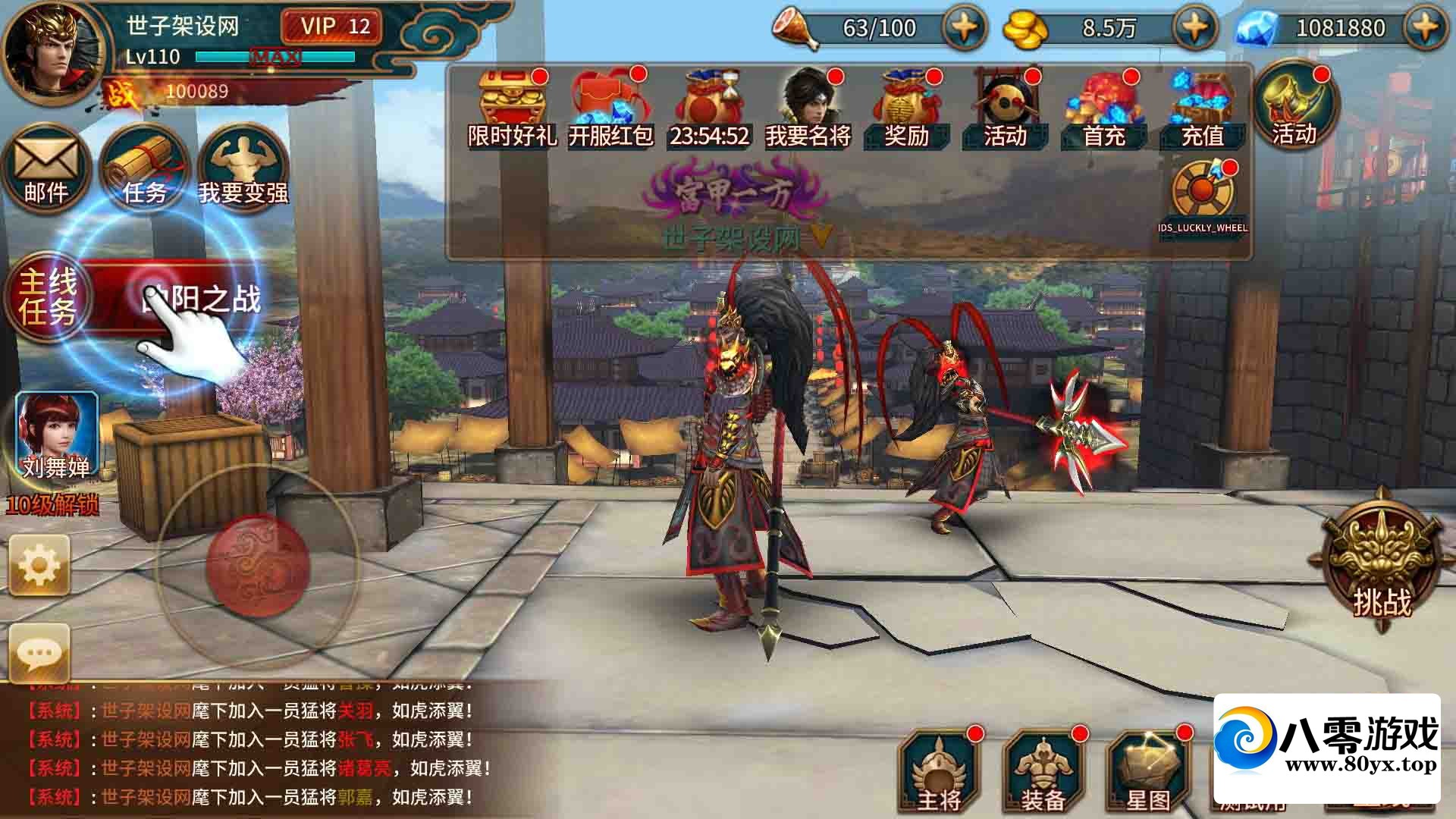Add stamina with the plus button beside 63/100
Screen dimensions: 1456x819
[x=964, y=28]
